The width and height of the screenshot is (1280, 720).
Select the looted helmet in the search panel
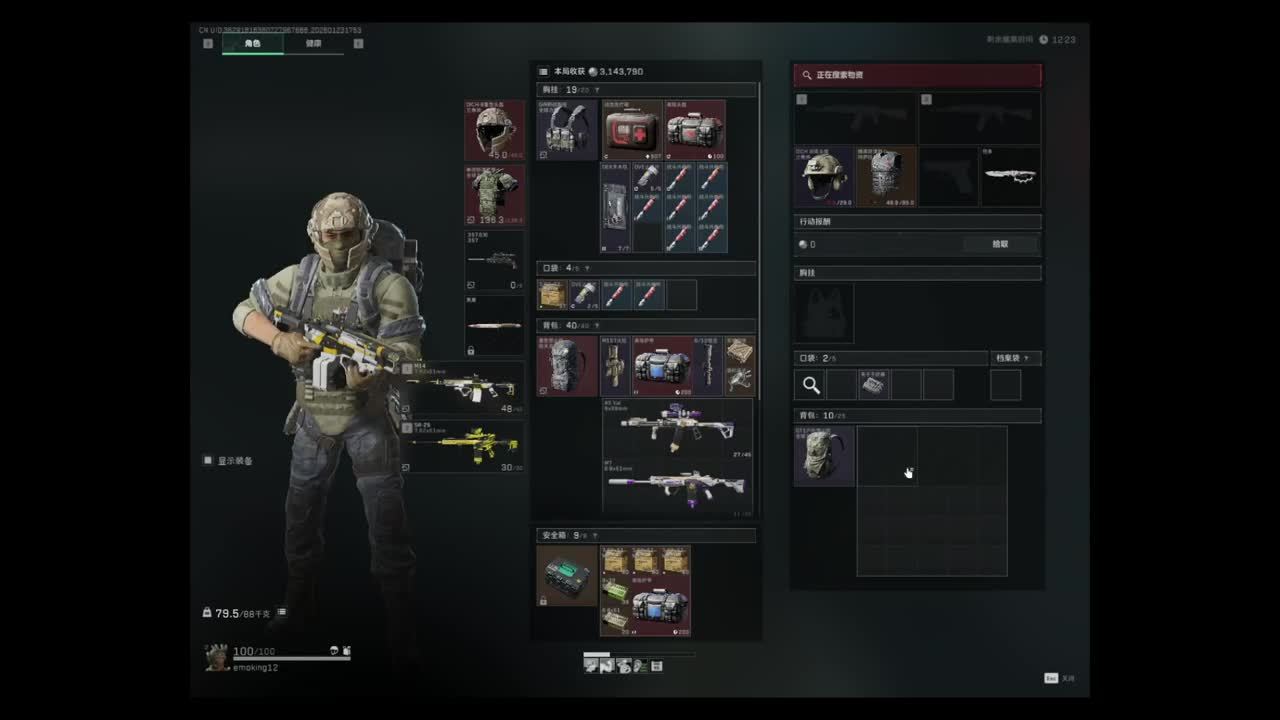click(x=825, y=177)
